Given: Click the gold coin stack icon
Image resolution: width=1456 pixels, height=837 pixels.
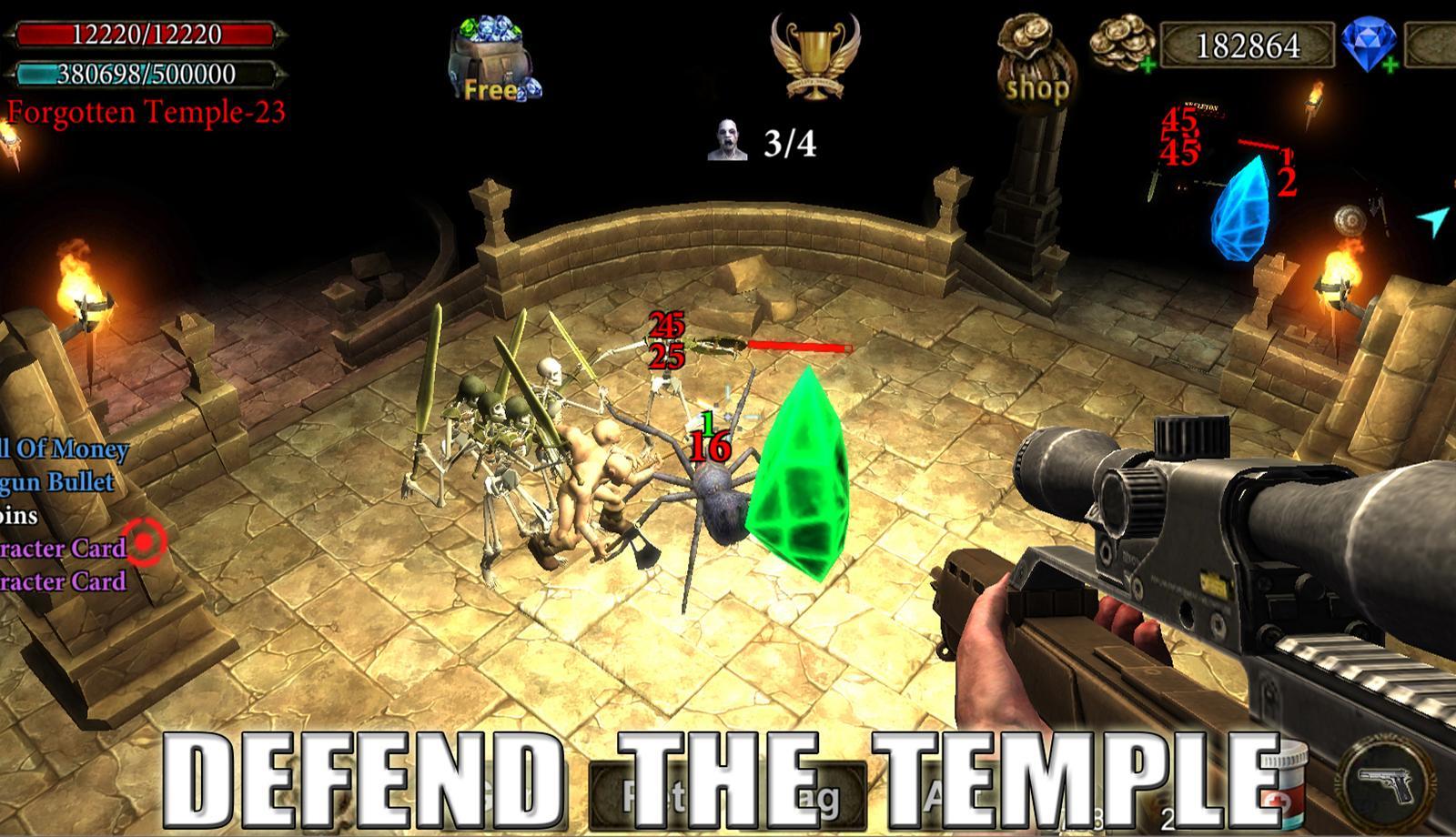Looking at the screenshot, I should point(1121,41).
